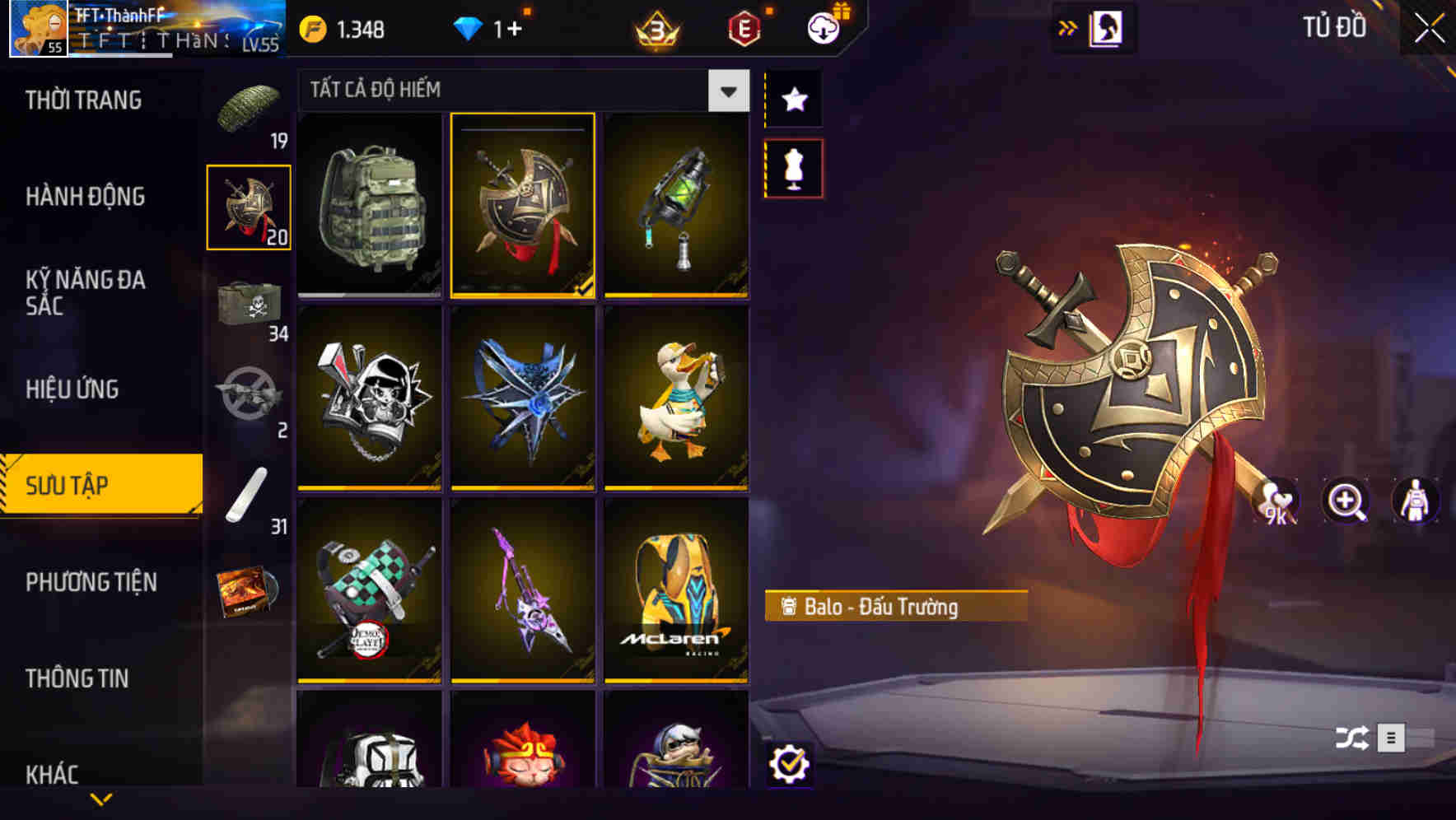This screenshot has width=1456, height=820.
Task: Open the PHƯƠNG TIỆN menu item
Action: [89, 582]
